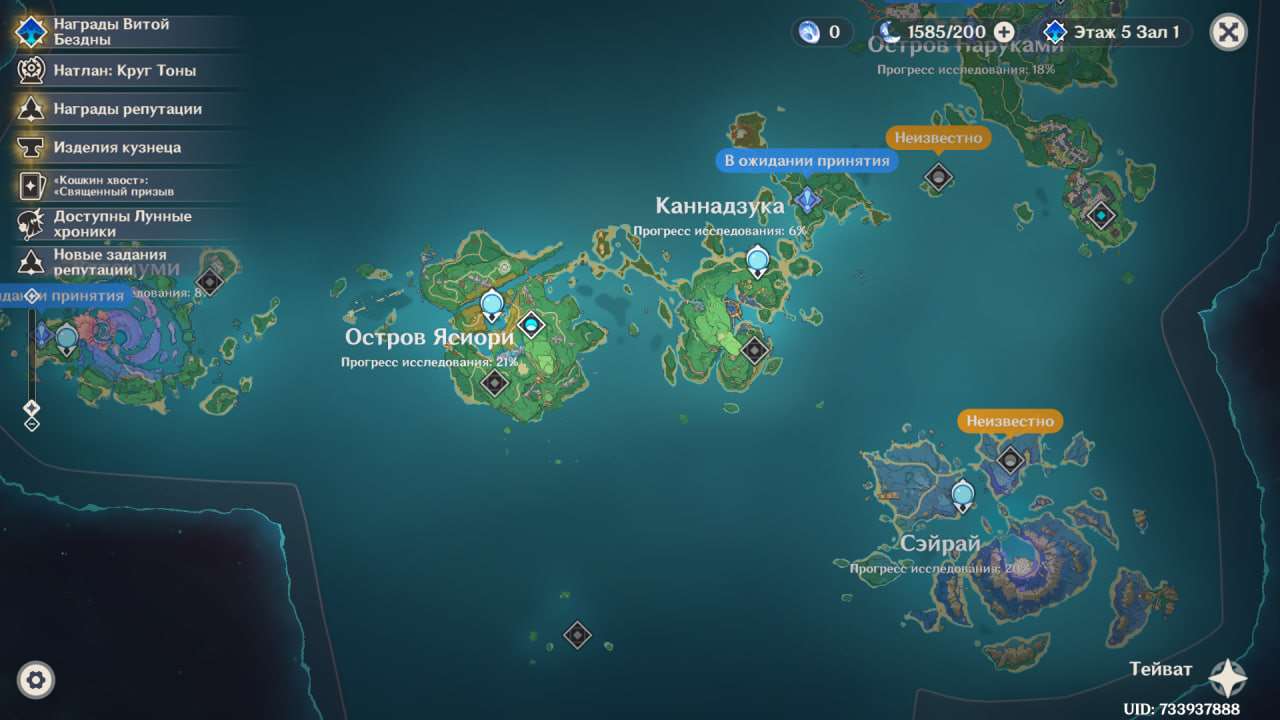Select the teleport waypoint on Каннадзука
Image resolution: width=1280 pixels, height=720 pixels.
[758, 262]
